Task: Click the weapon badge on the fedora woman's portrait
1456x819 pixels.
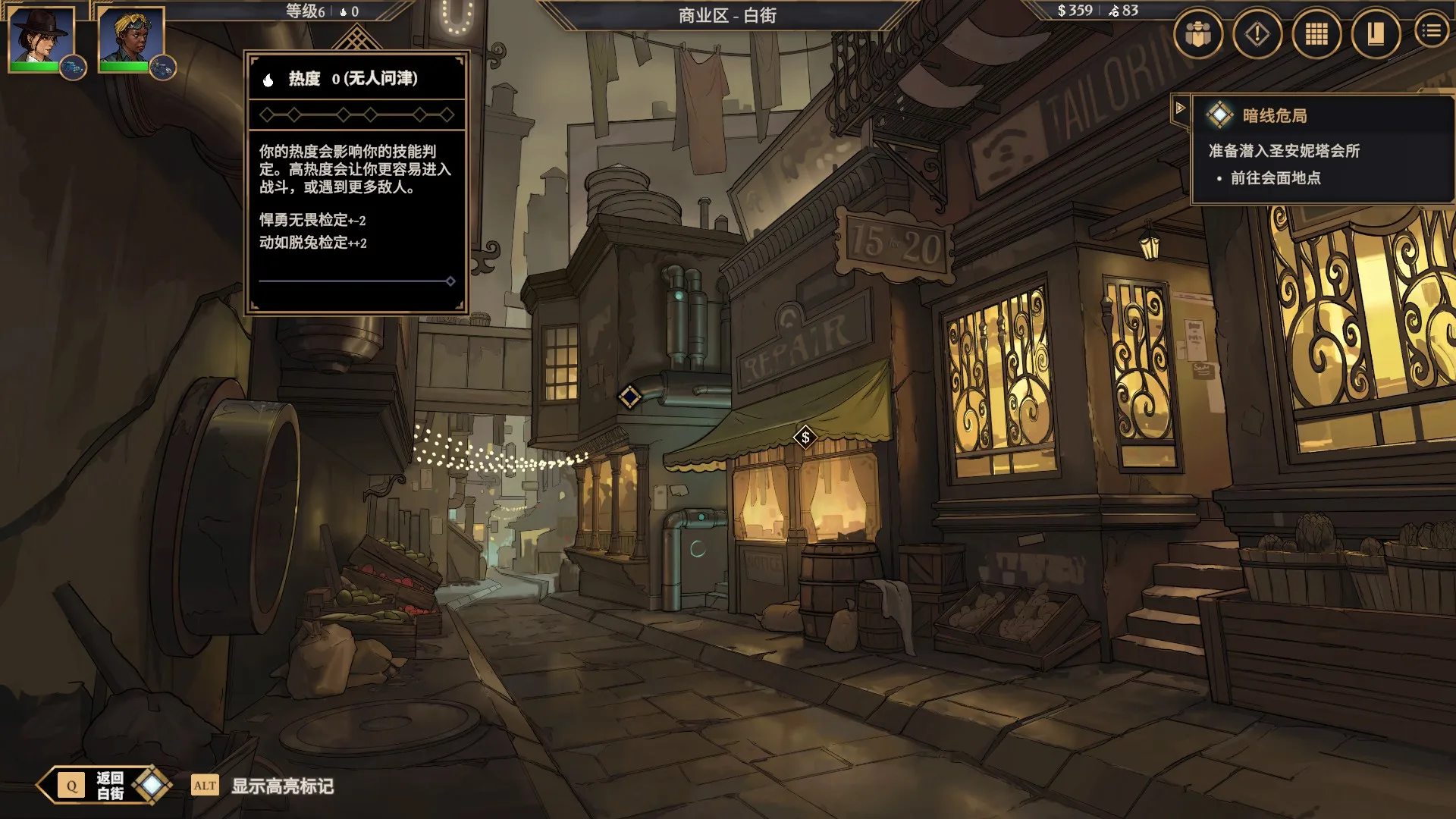Action: (73, 68)
